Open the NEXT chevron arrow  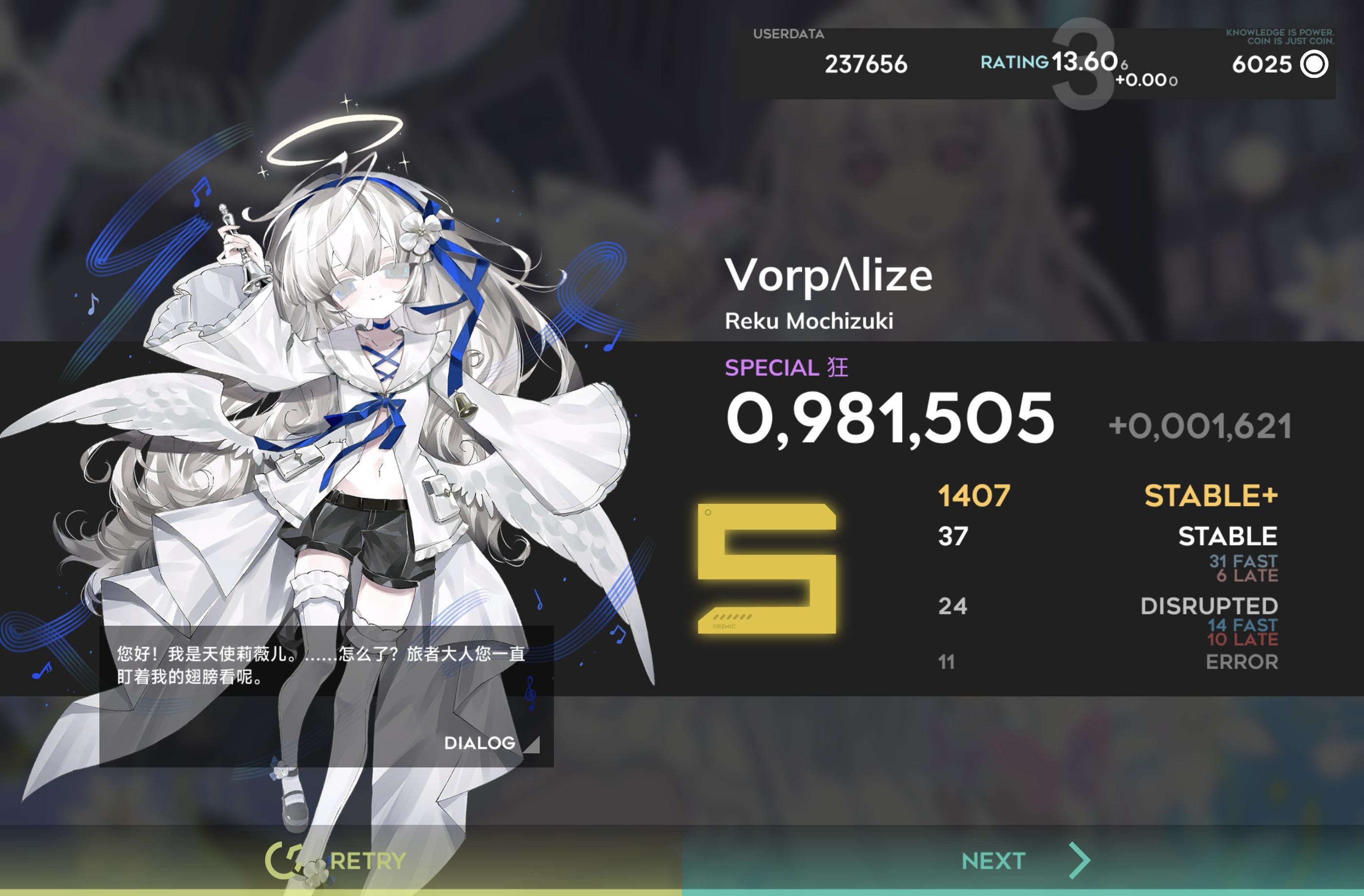[x=1080, y=859]
